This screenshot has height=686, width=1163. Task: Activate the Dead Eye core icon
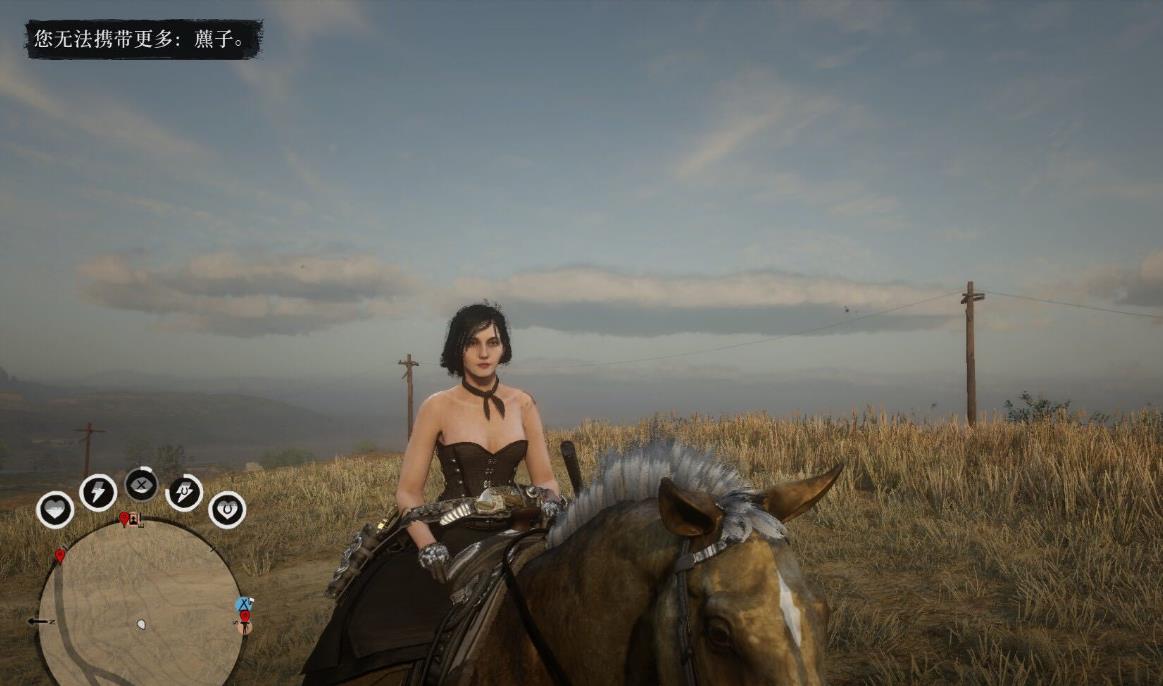tap(141, 484)
